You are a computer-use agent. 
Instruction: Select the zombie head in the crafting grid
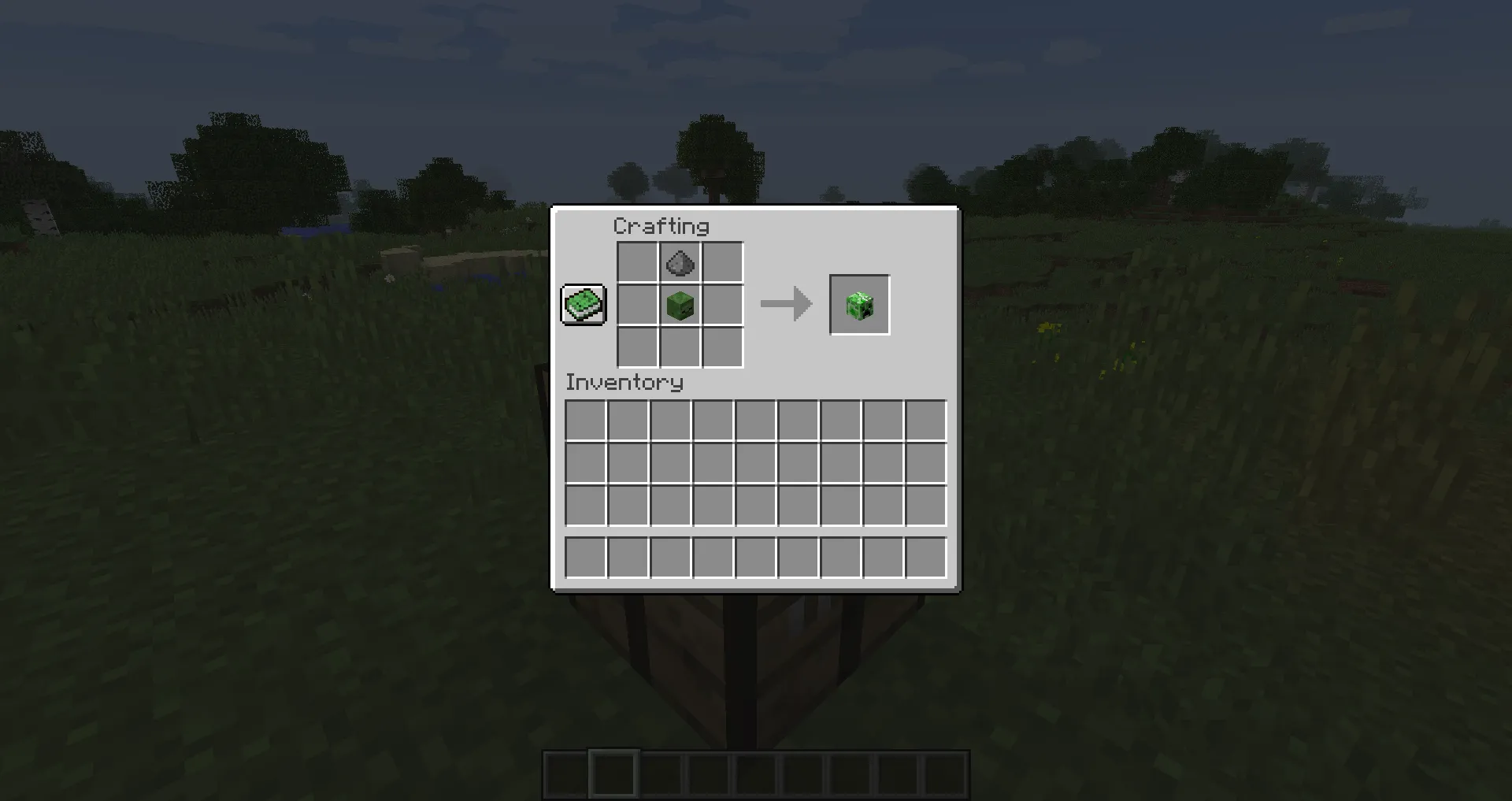679,306
